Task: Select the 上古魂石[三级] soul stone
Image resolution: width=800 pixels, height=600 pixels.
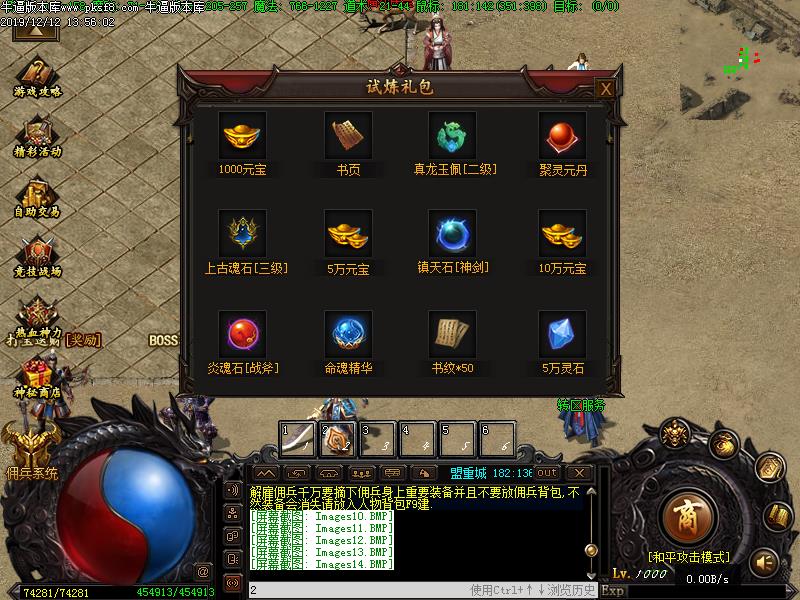Action: pos(242,234)
